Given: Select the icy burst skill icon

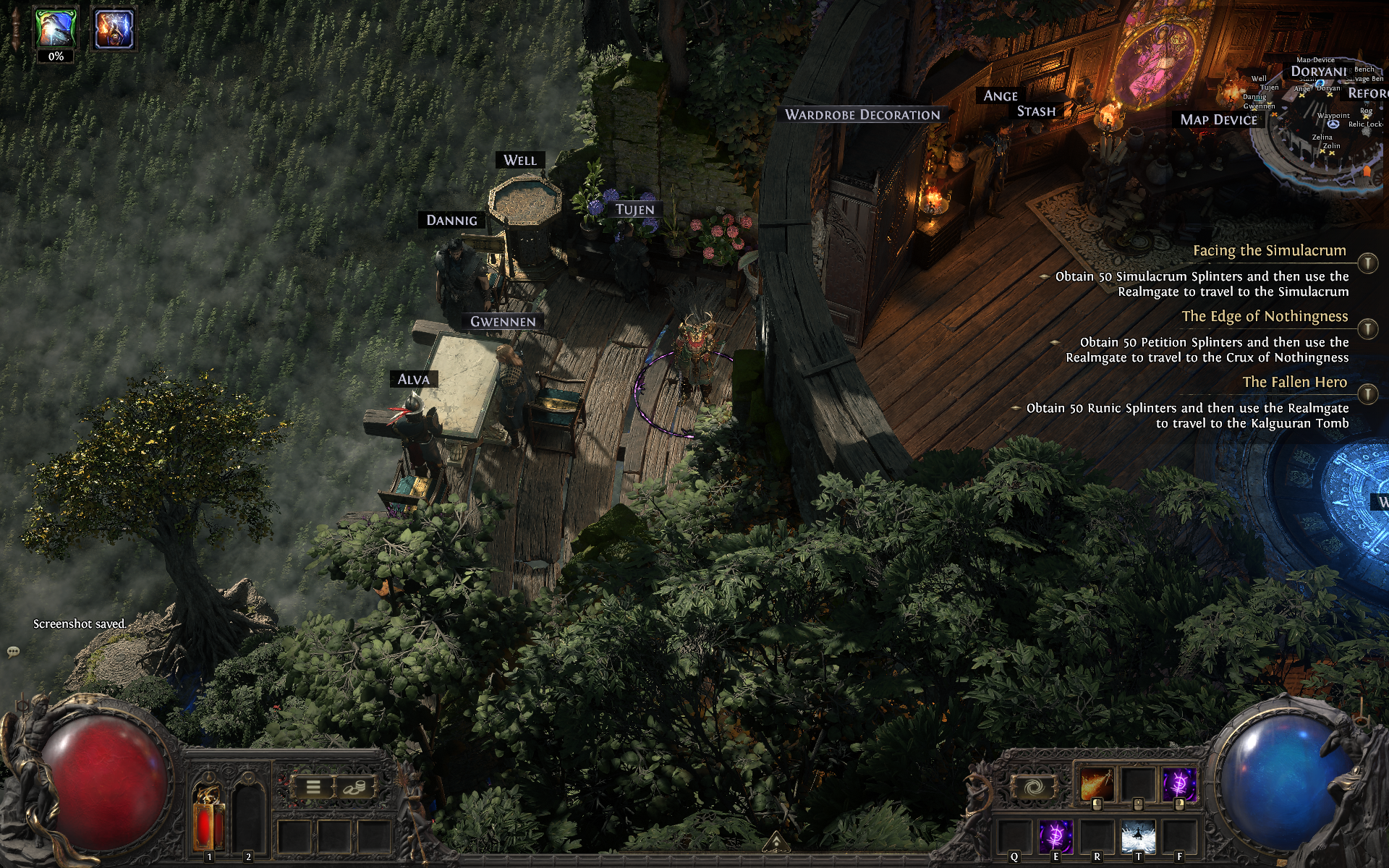Looking at the screenshot, I should (1138, 838).
